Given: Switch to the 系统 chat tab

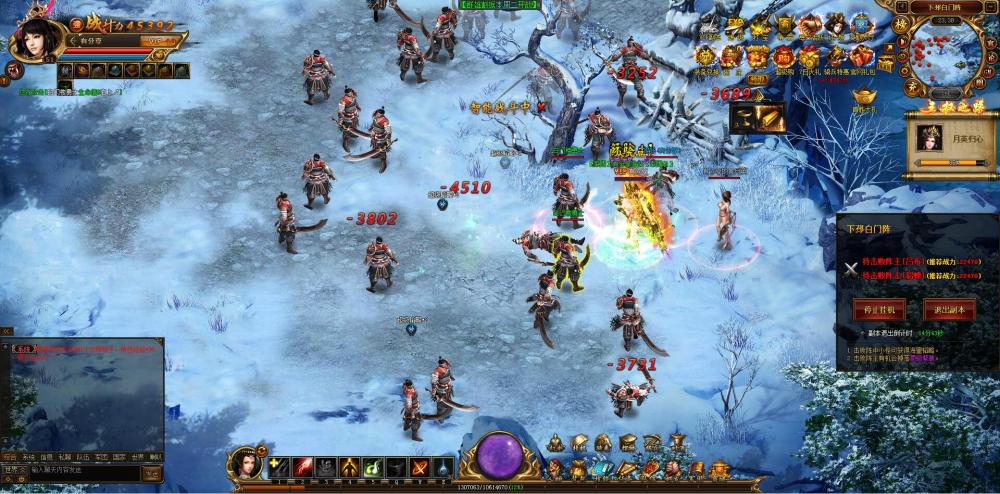Looking at the screenshot, I should click(28, 457).
